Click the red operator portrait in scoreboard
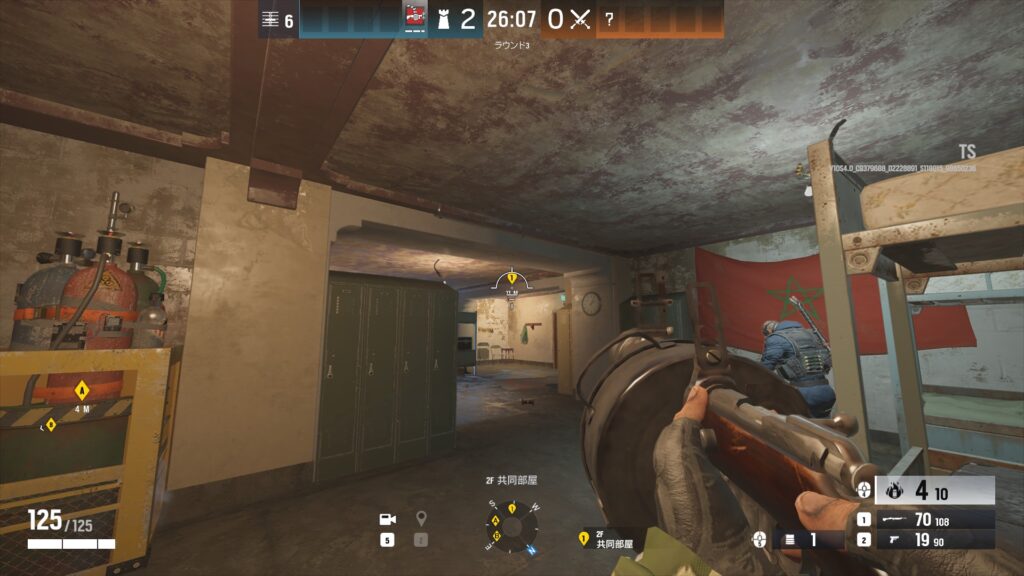1024x576 pixels. [414, 18]
